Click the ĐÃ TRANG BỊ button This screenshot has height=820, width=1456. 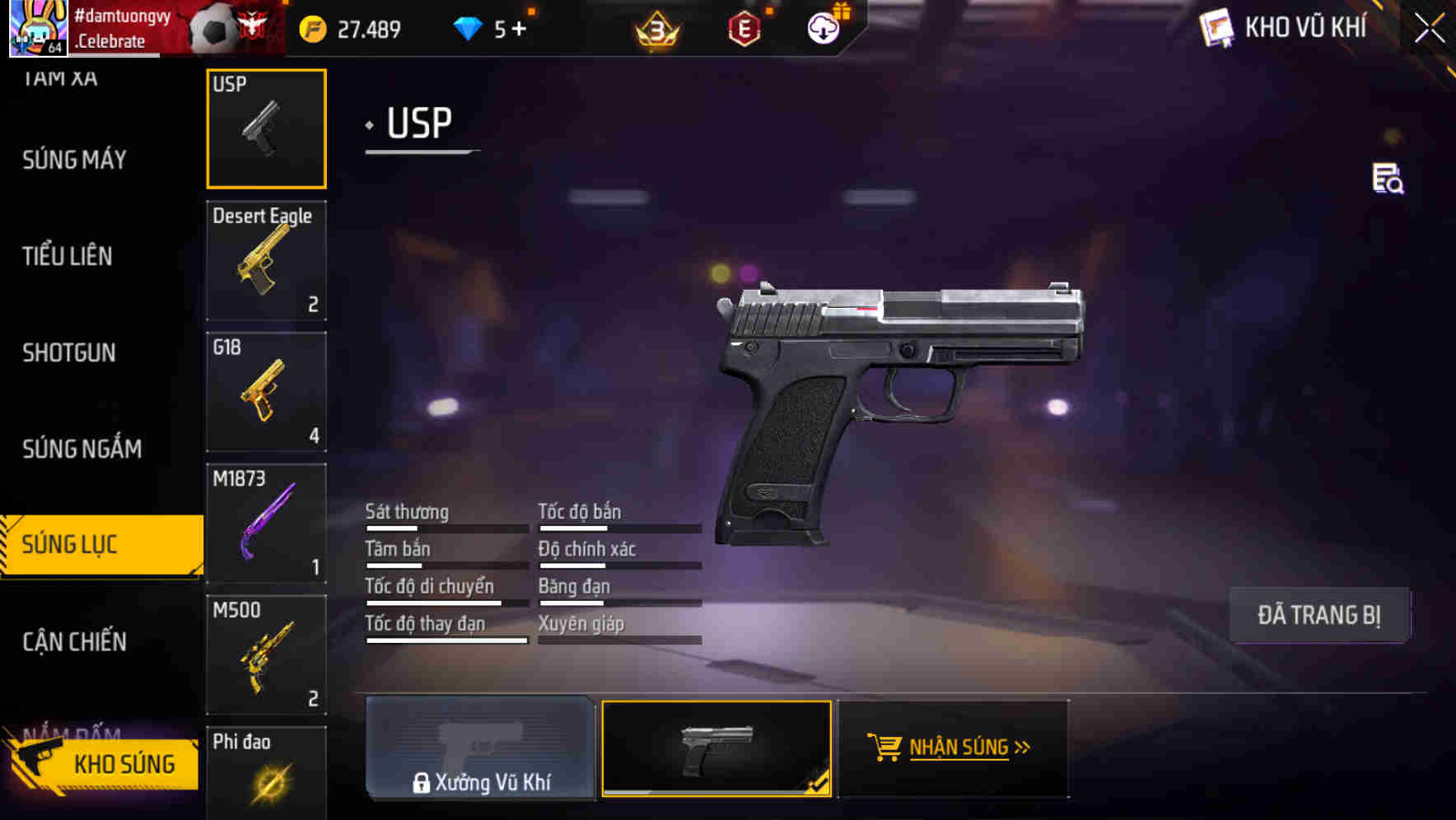[x=1320, y=615]
